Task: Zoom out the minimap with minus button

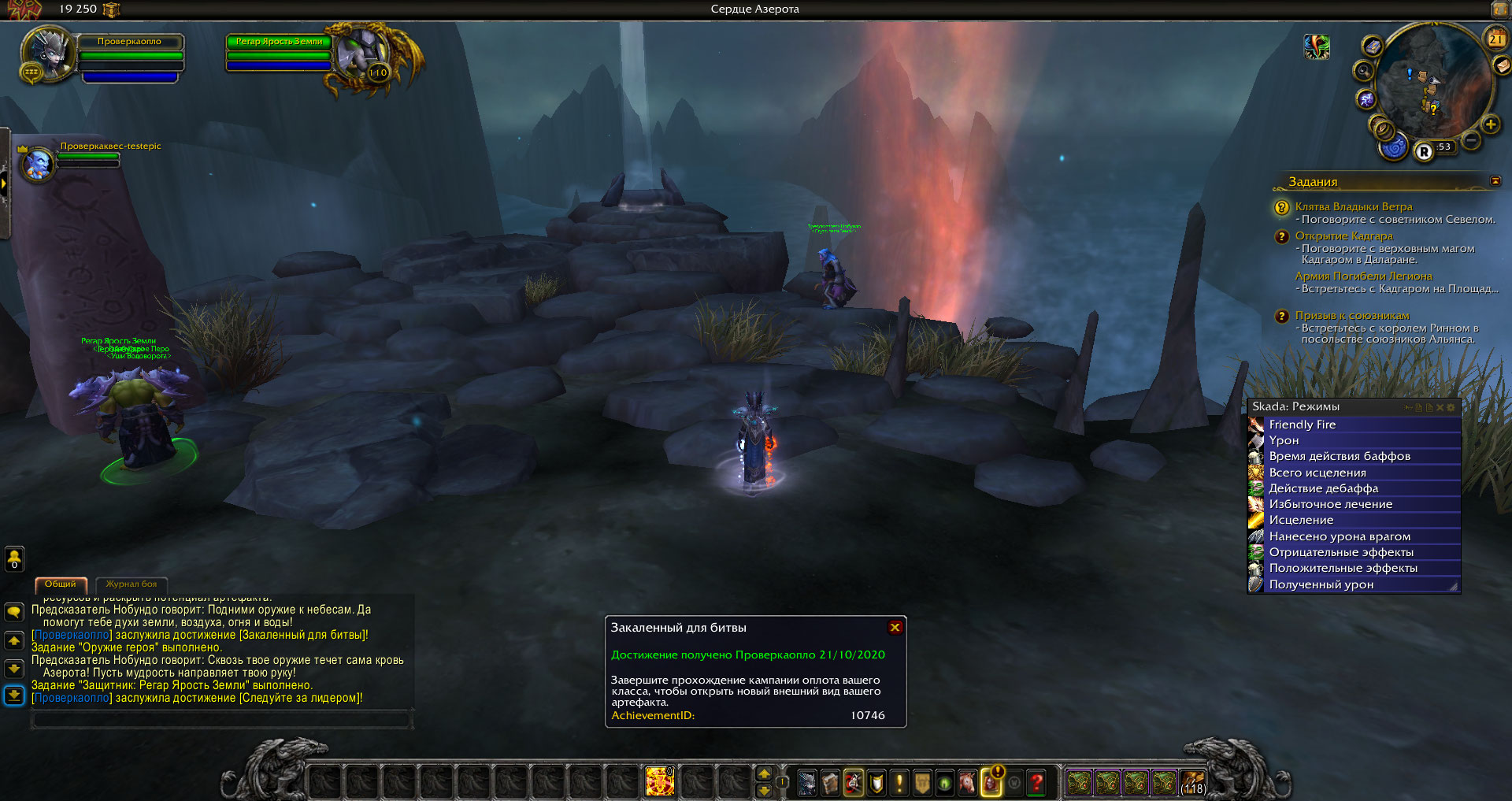Action: 1471,141
